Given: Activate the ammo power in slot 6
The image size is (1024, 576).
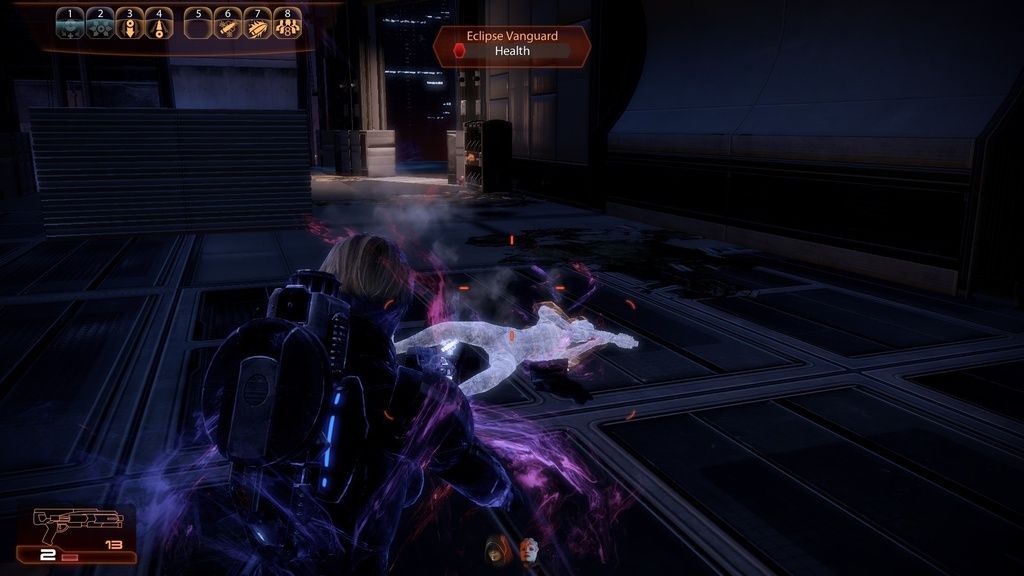Looking at the screenshot, I should click(228, 24).
